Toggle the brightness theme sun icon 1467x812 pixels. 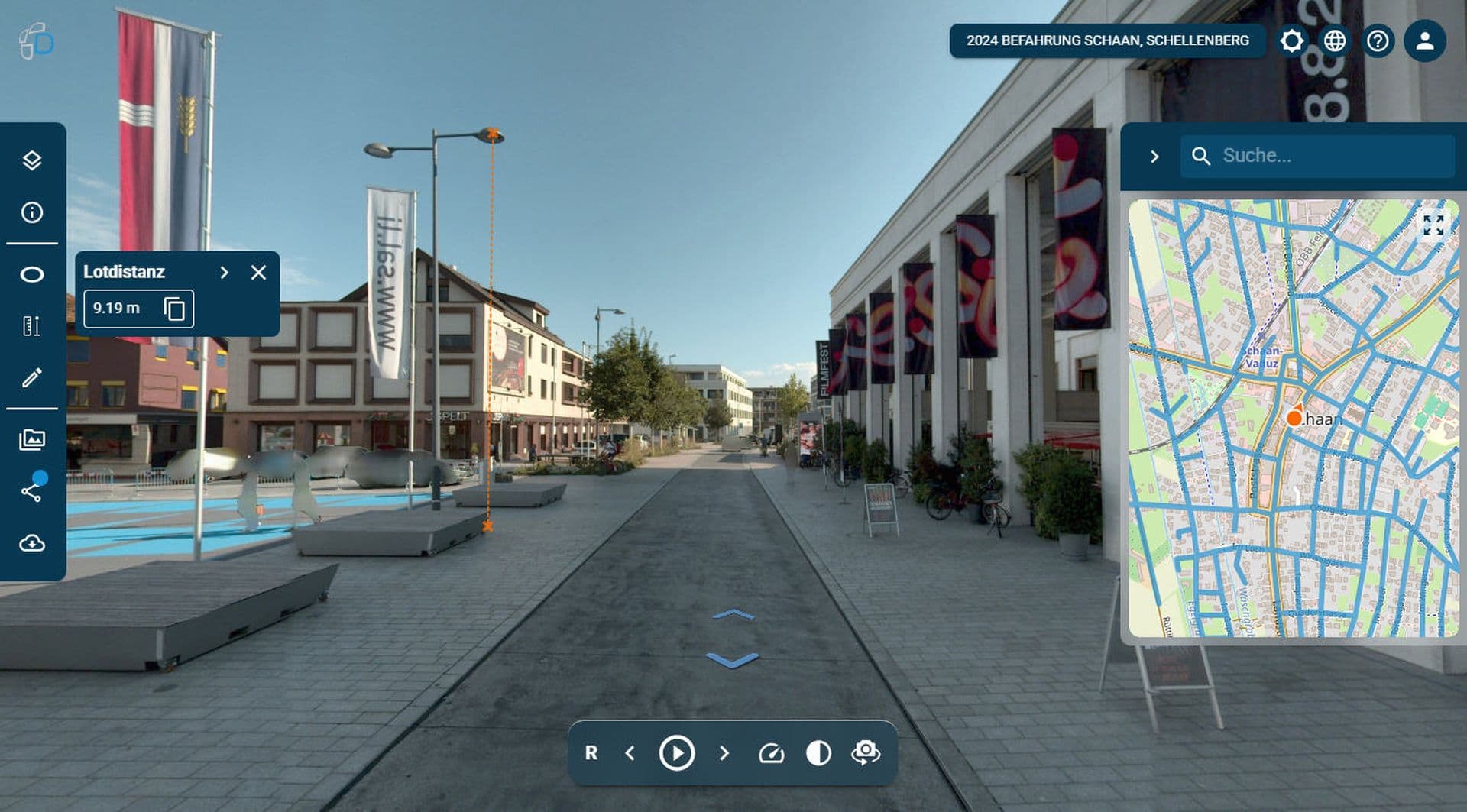point(1292,40)
